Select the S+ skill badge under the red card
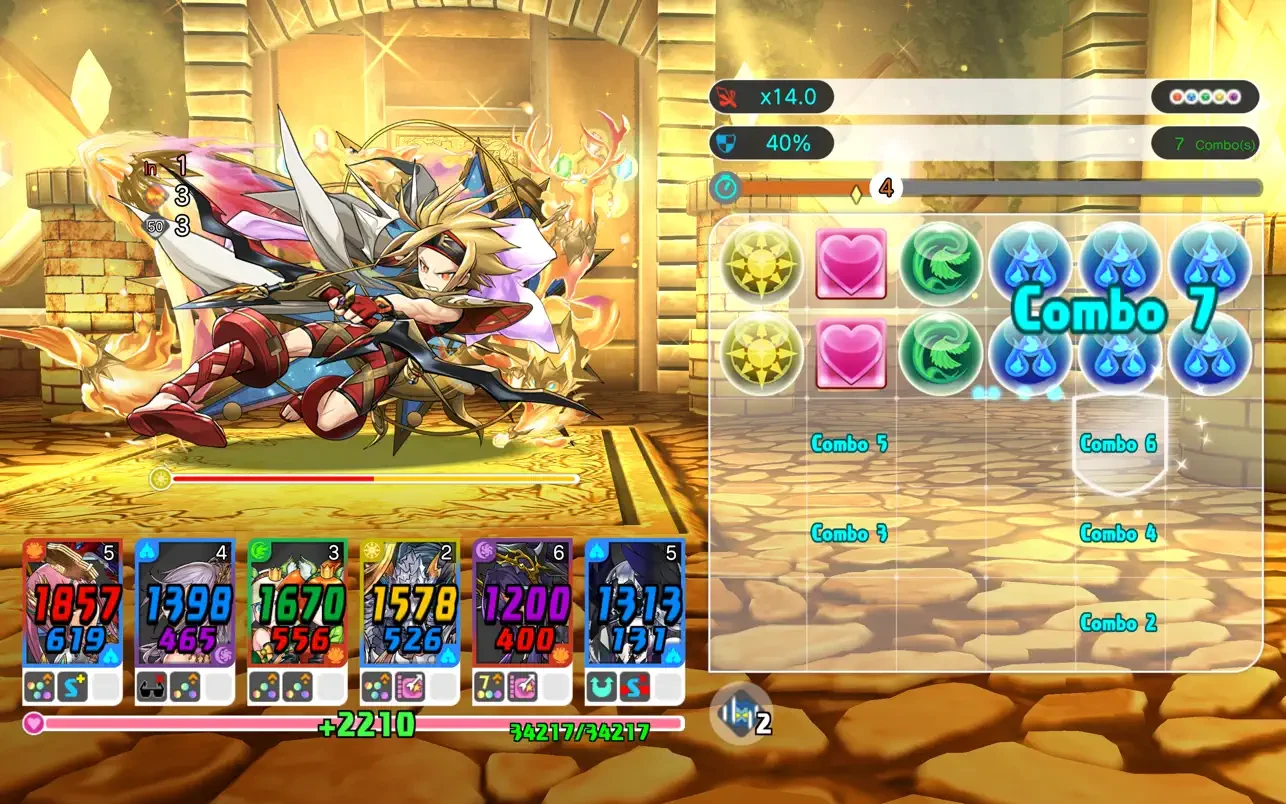1286x804 pixels. coord(73,684)
